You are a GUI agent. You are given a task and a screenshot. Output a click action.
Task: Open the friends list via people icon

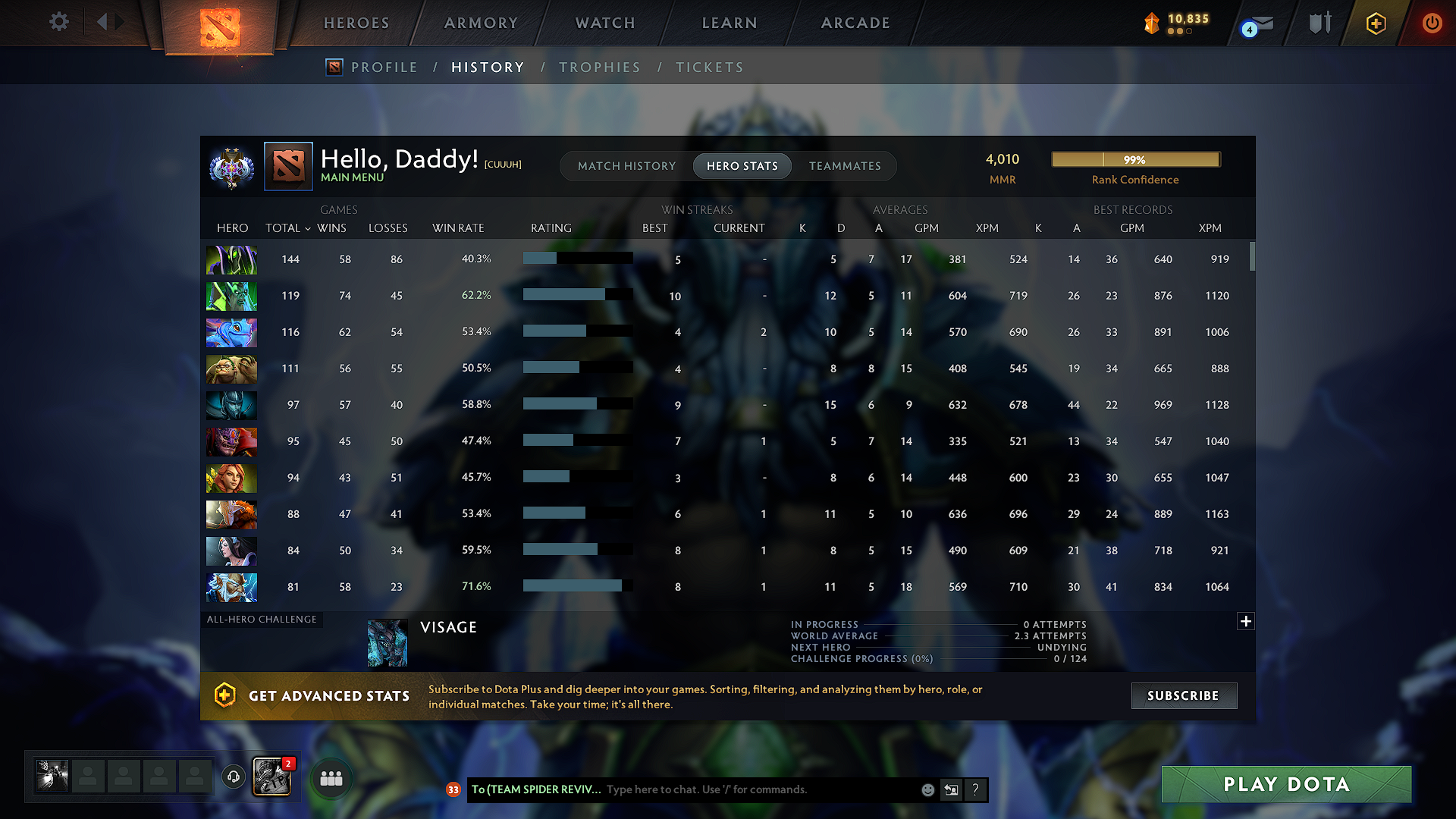point(331,777)
